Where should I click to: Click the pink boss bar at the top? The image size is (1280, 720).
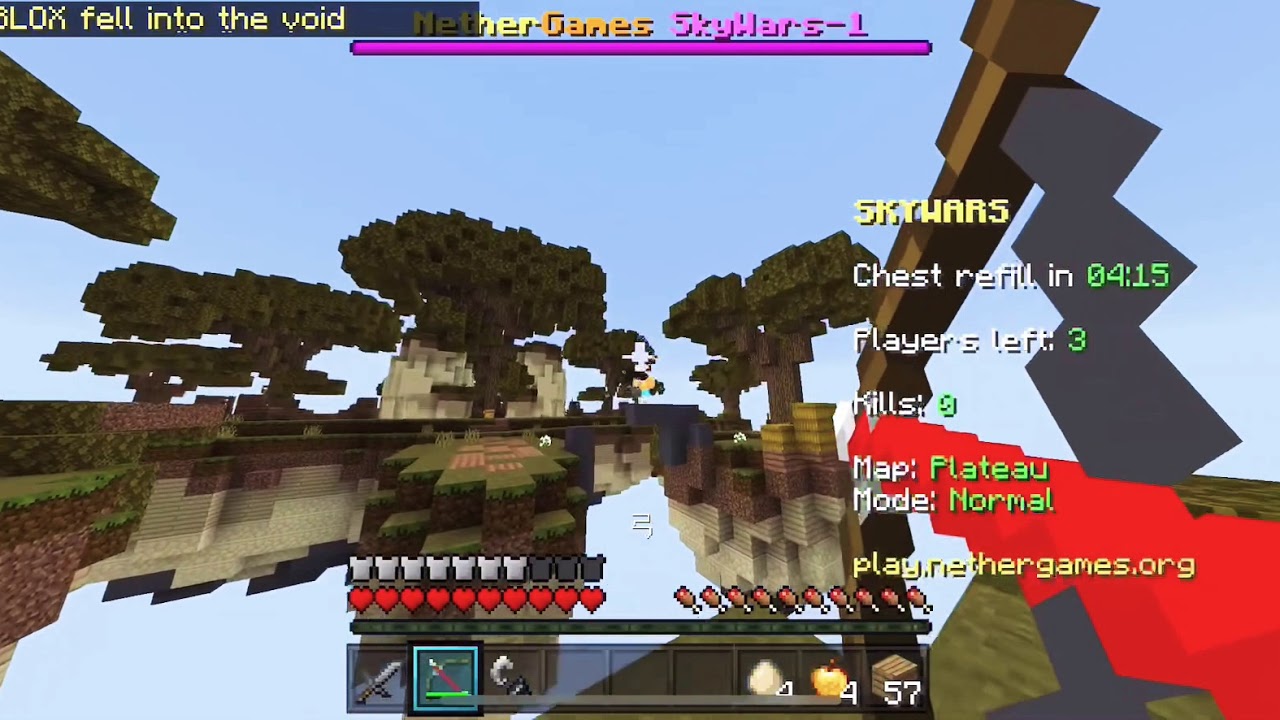coord(640,44)
